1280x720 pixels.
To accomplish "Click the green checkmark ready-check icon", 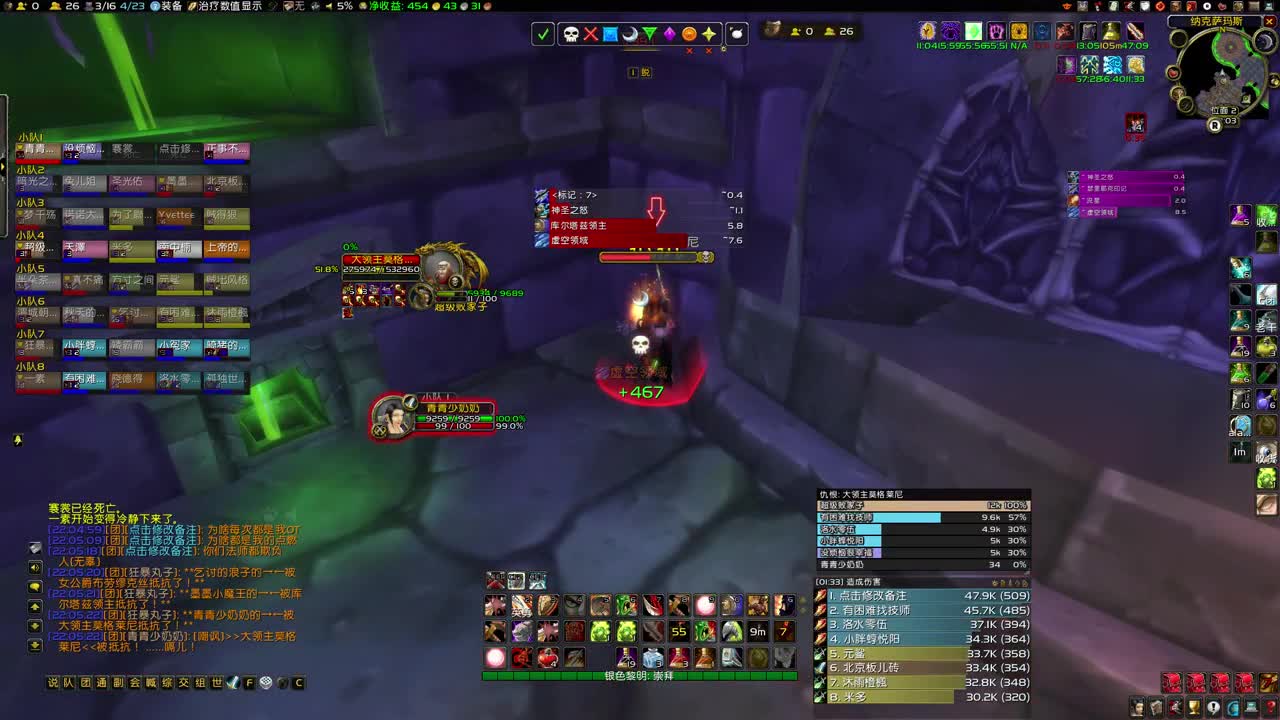I will [543, 33].
